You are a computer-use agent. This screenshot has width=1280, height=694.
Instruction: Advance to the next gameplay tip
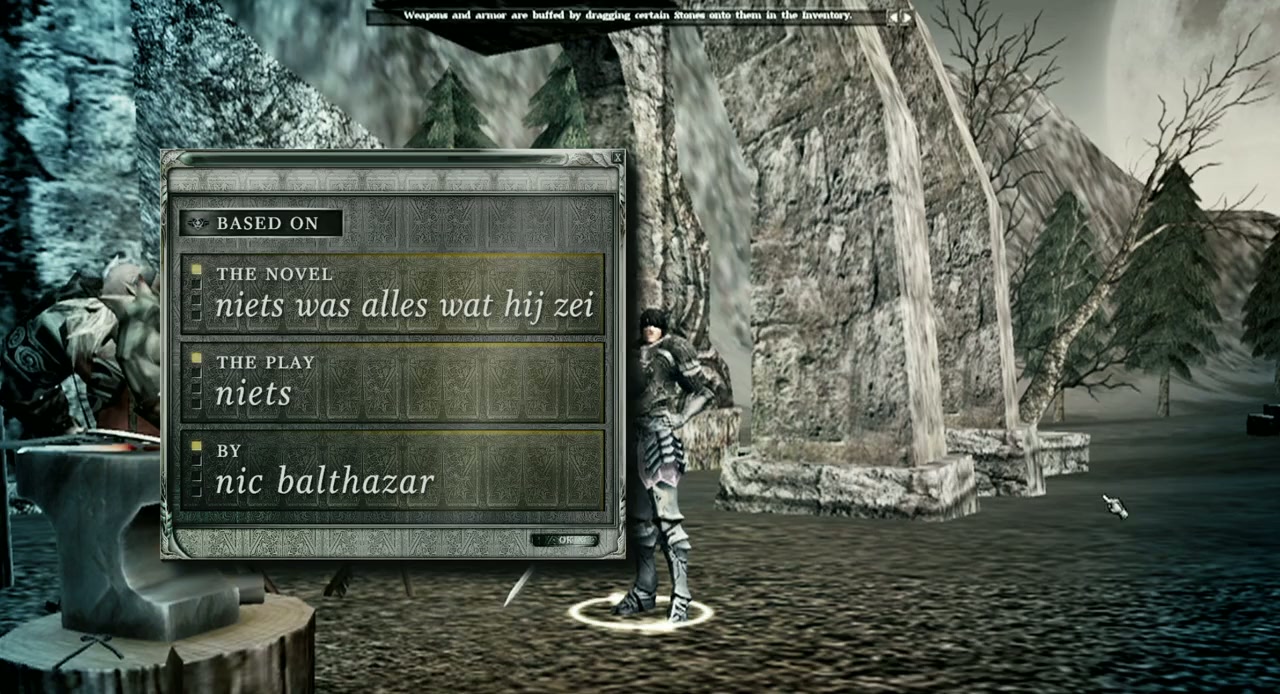point(907,17)
